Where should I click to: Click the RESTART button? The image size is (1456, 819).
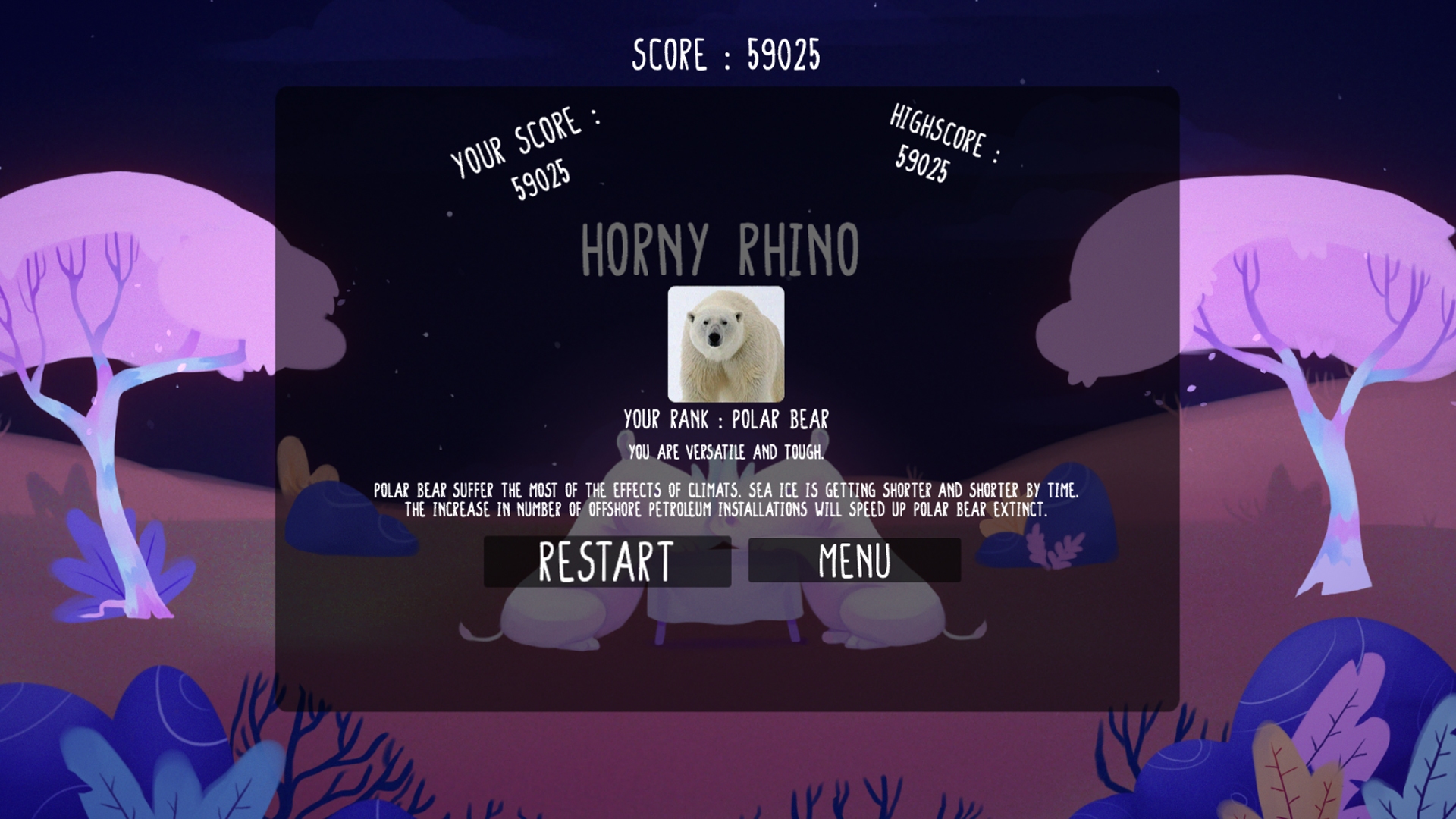click(607, 560)
